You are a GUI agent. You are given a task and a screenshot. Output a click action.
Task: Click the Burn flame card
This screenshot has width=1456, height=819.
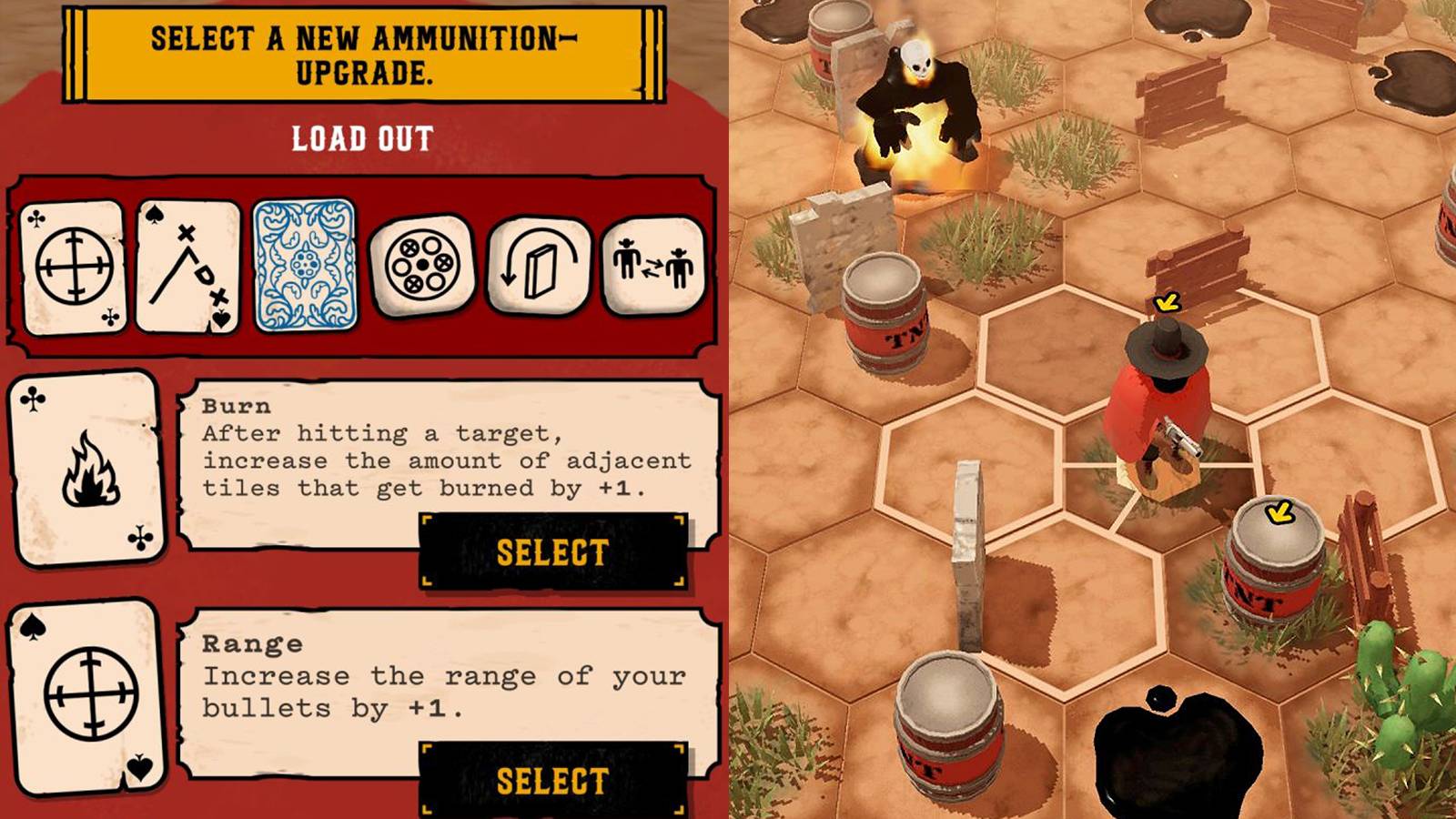tap(88, 470)
